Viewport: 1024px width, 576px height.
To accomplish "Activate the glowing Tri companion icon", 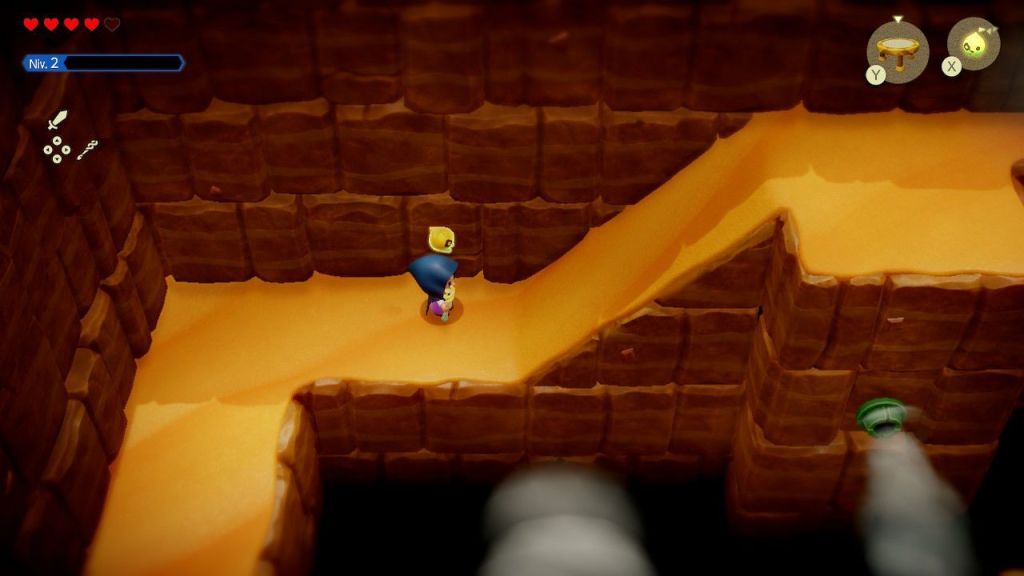I will (x=975, y=45).
